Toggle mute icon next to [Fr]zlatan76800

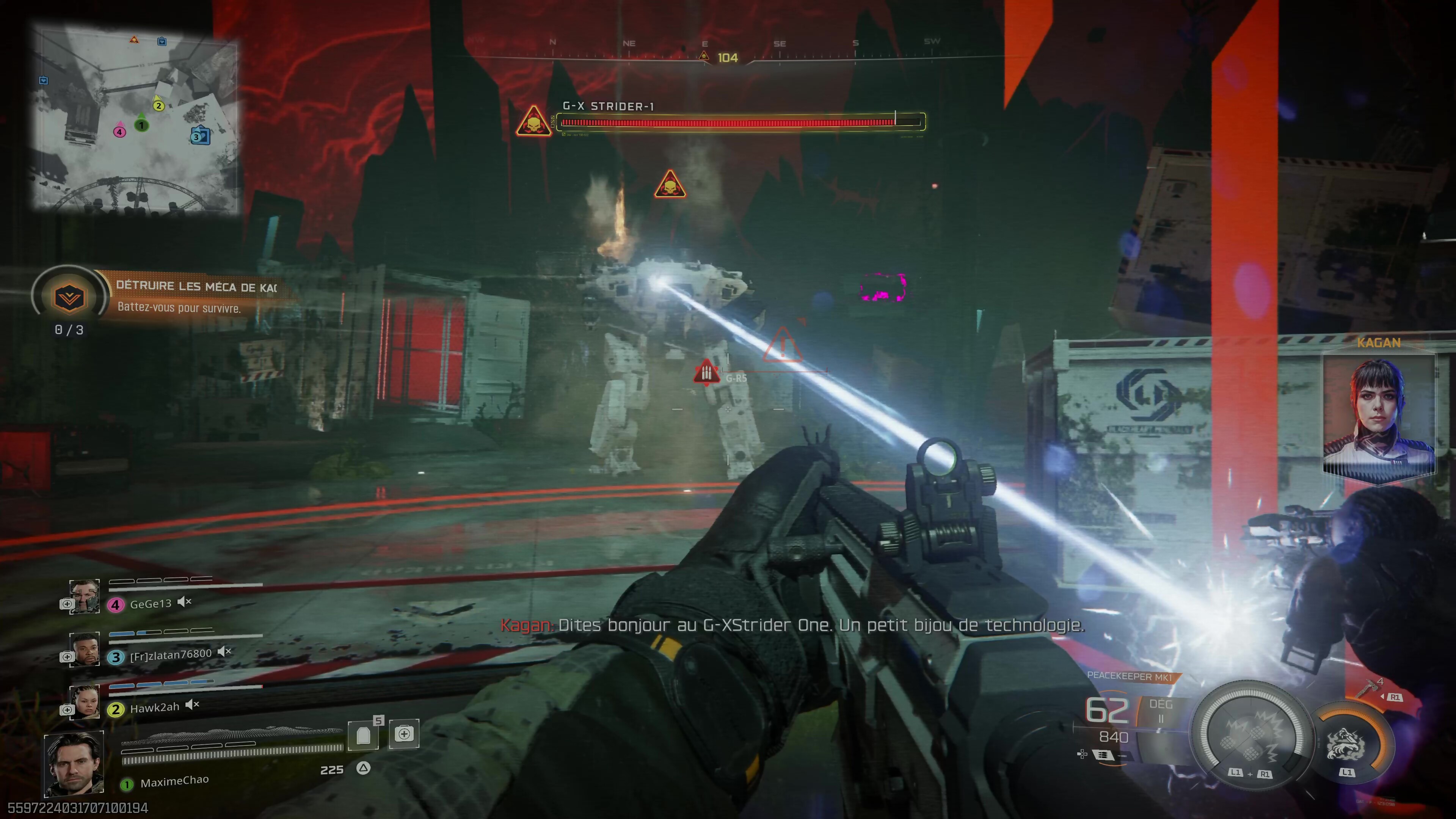click(224, 652)
